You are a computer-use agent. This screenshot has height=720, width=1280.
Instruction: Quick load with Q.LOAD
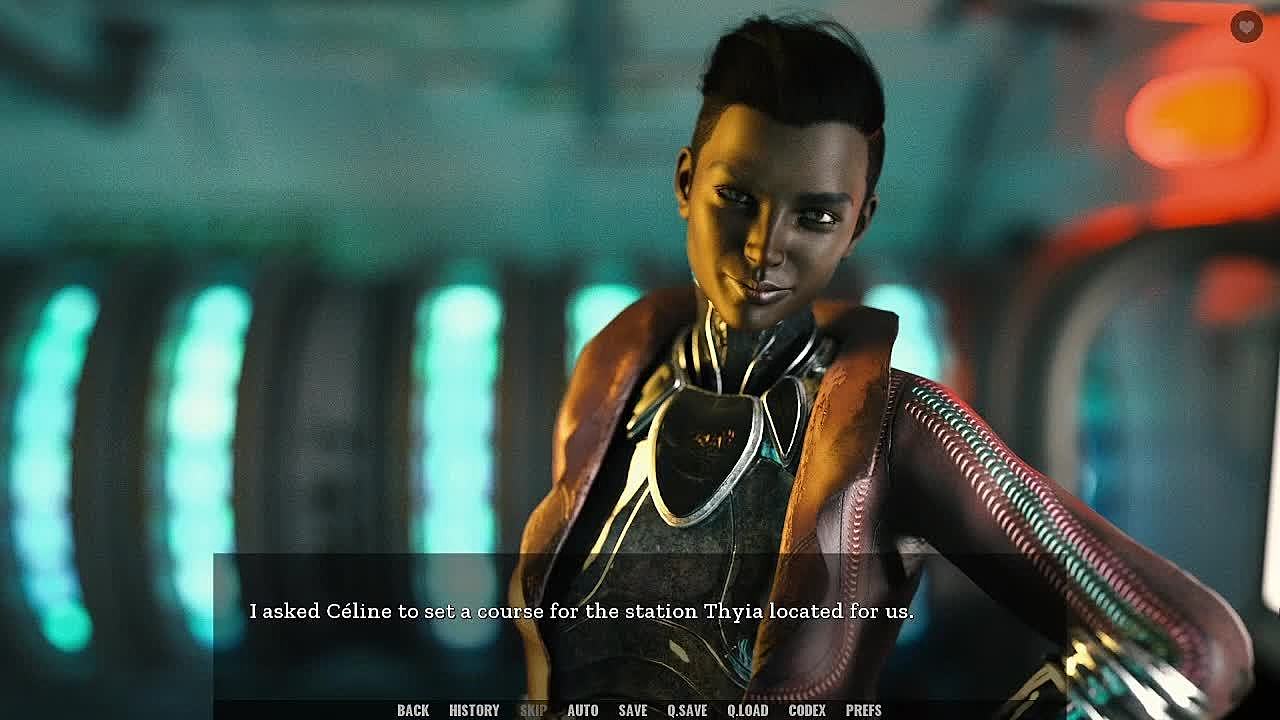point(747,710)
